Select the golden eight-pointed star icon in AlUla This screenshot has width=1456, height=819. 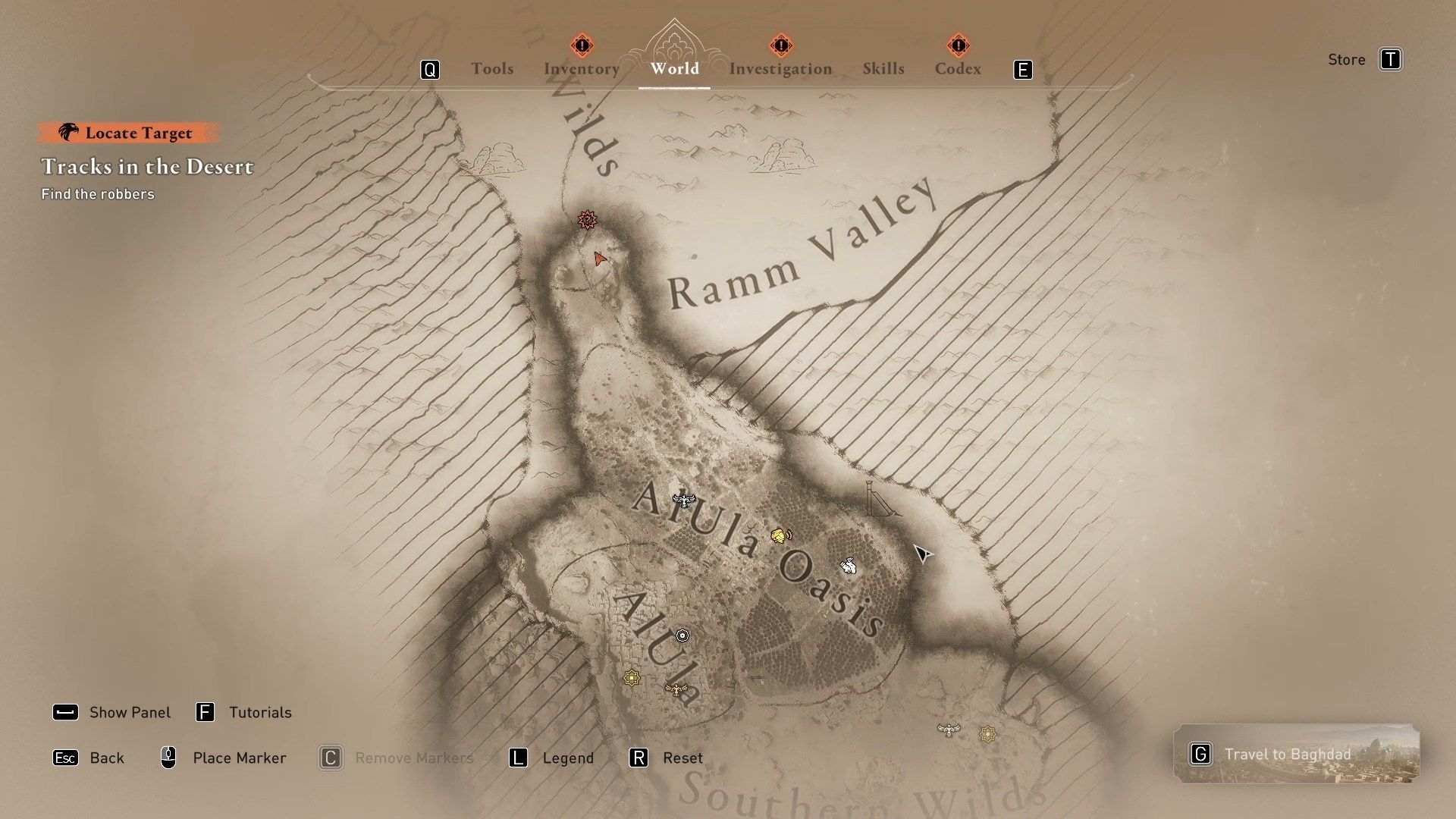click(x=632, y=677)
